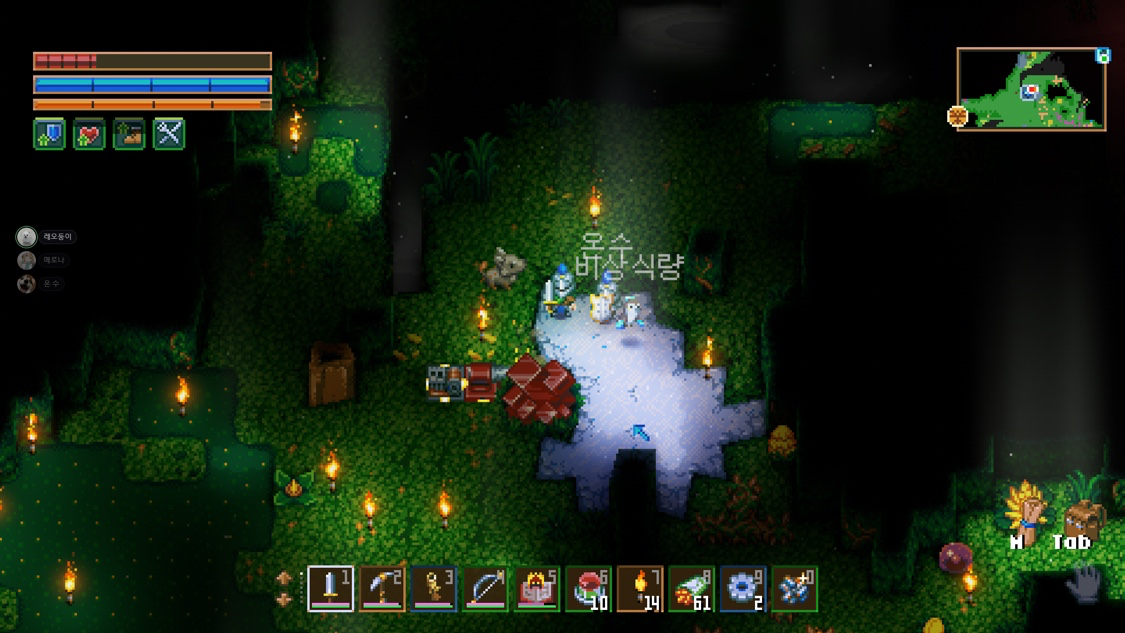1125x633 pixels.
Task: Click the hotbar row switch up arrow
Action: (284, 578)
